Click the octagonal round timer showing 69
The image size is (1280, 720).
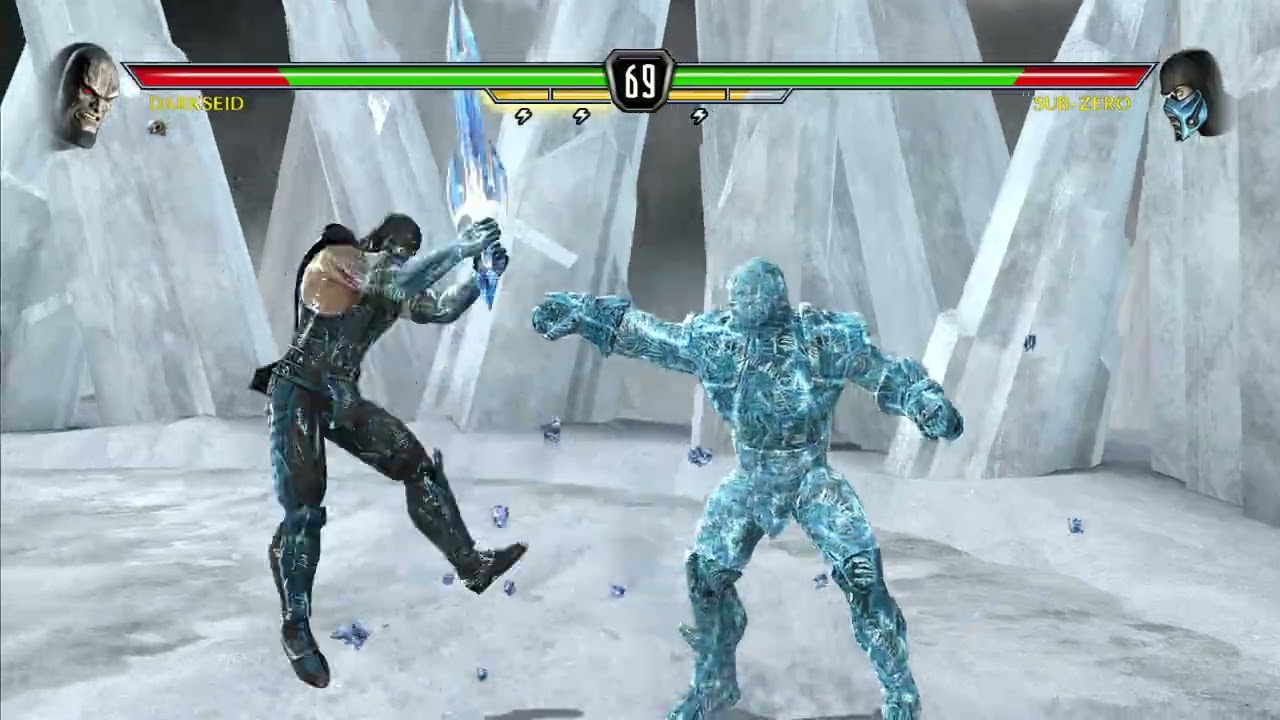640,80
